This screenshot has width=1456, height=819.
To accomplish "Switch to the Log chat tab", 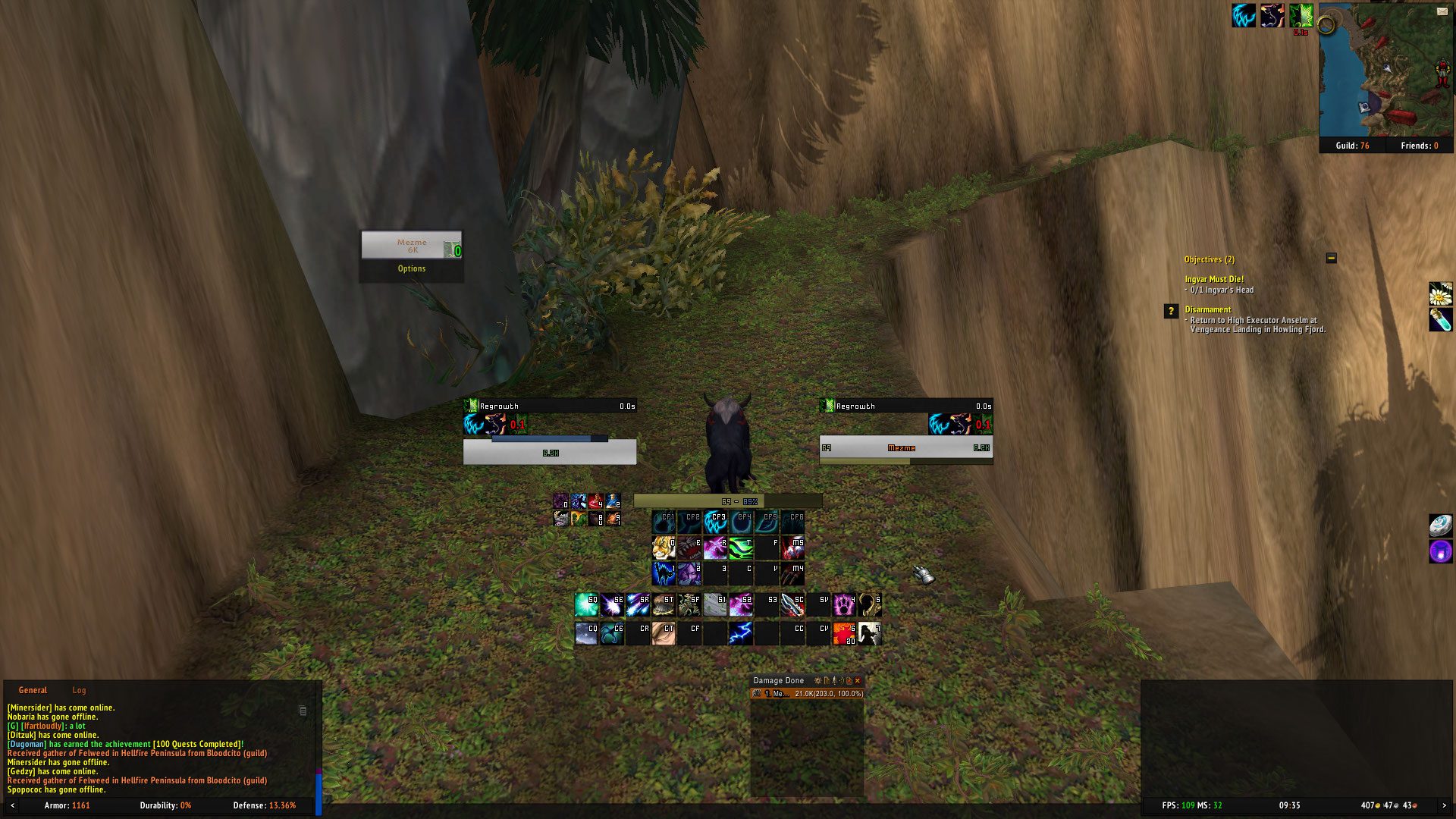I will coord(79,690).
